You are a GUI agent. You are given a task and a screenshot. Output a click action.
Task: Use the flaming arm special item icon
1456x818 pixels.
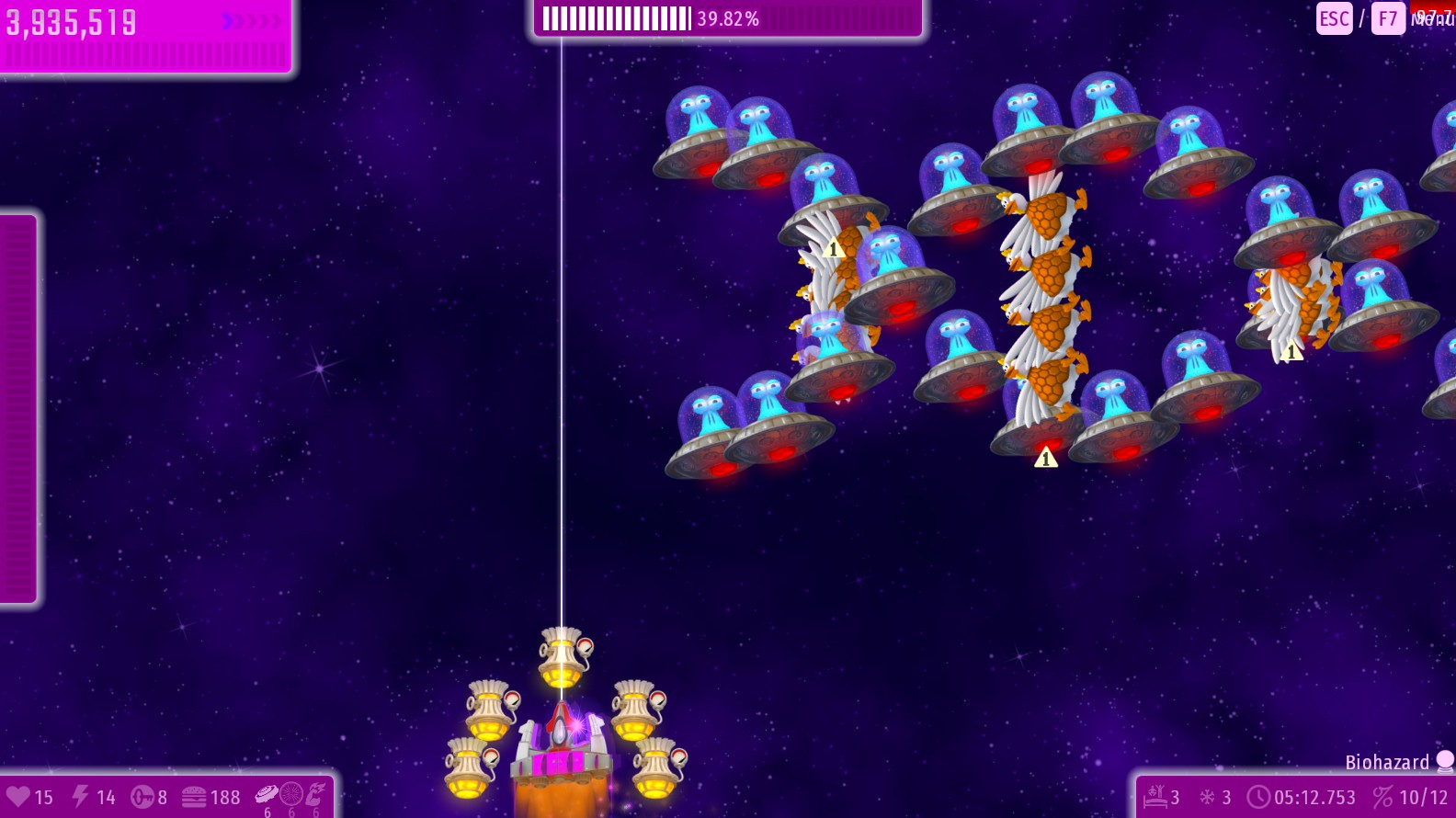coord(316,793)
